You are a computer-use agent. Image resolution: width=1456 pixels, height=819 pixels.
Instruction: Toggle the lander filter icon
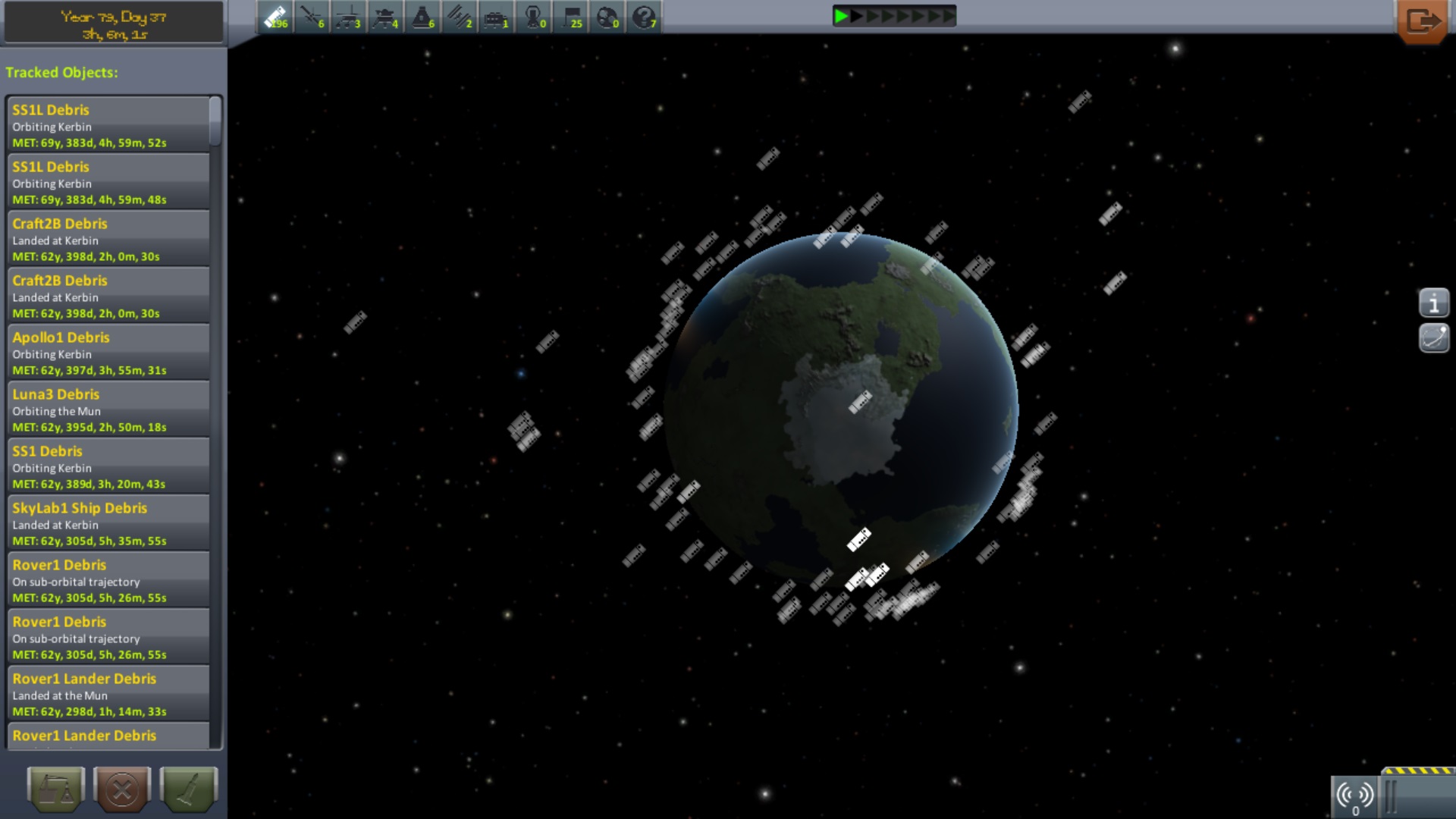[385, 17]
